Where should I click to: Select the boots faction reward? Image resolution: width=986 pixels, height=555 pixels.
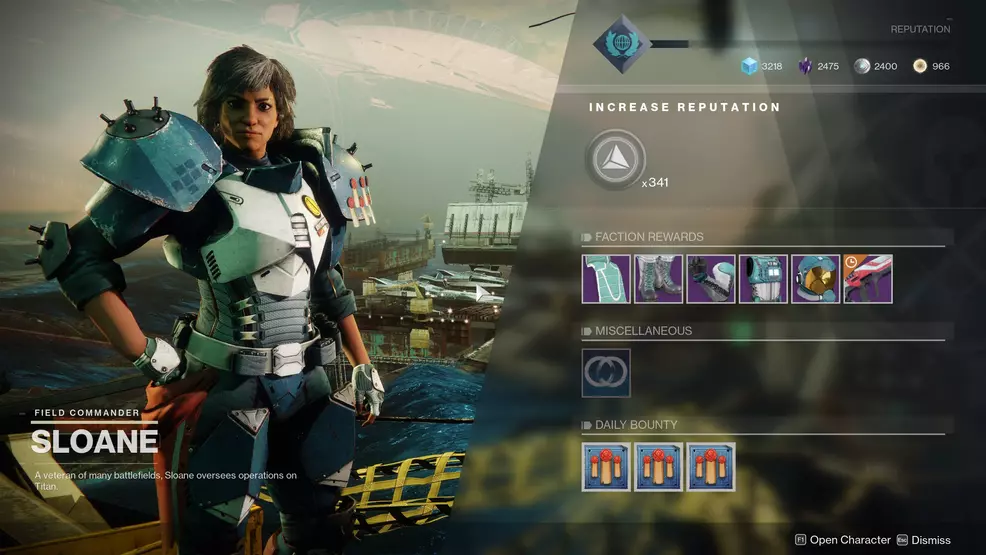(x=658, y=279)
